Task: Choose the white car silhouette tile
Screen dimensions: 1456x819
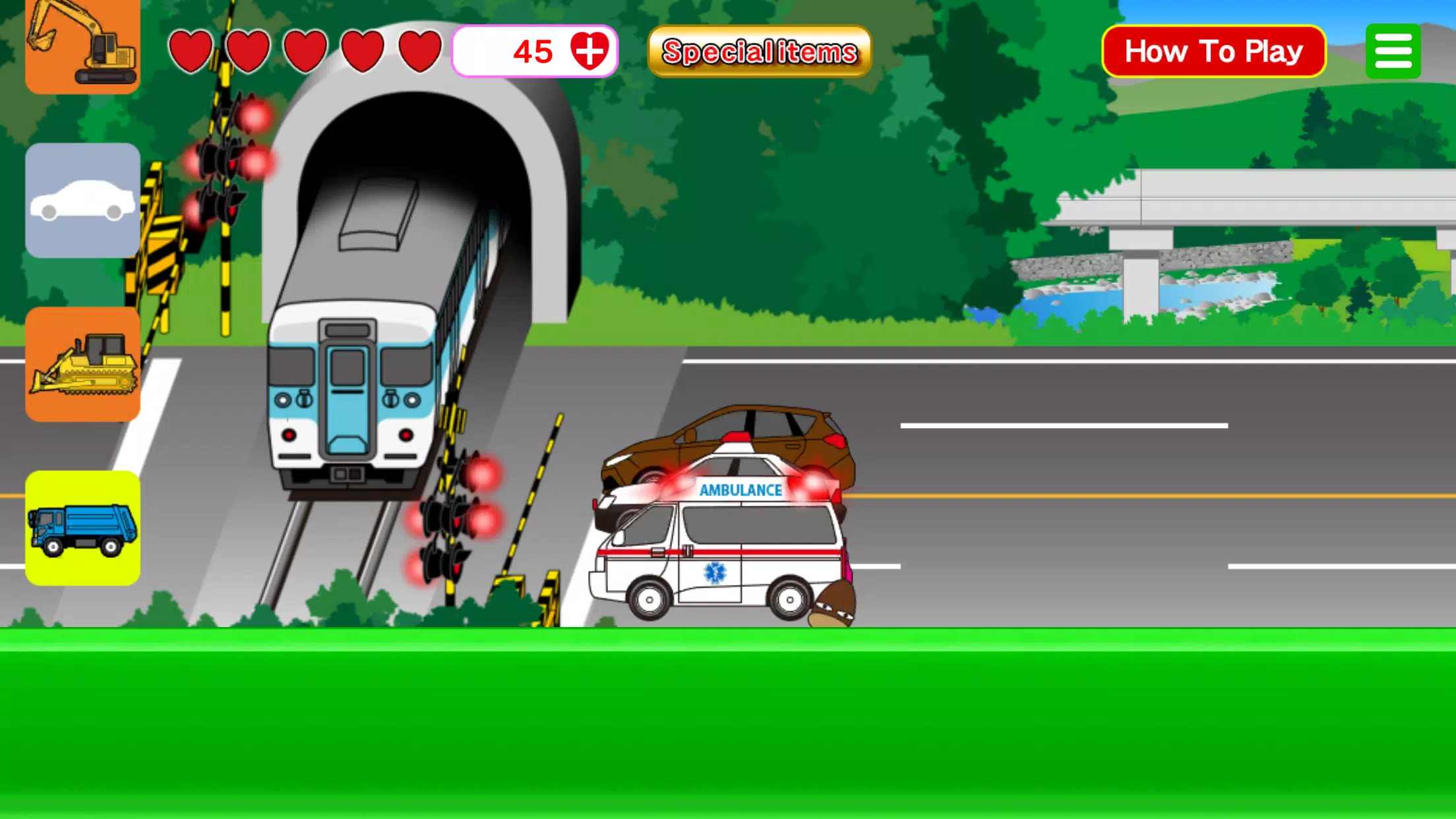Action: [x=82, y=200]
